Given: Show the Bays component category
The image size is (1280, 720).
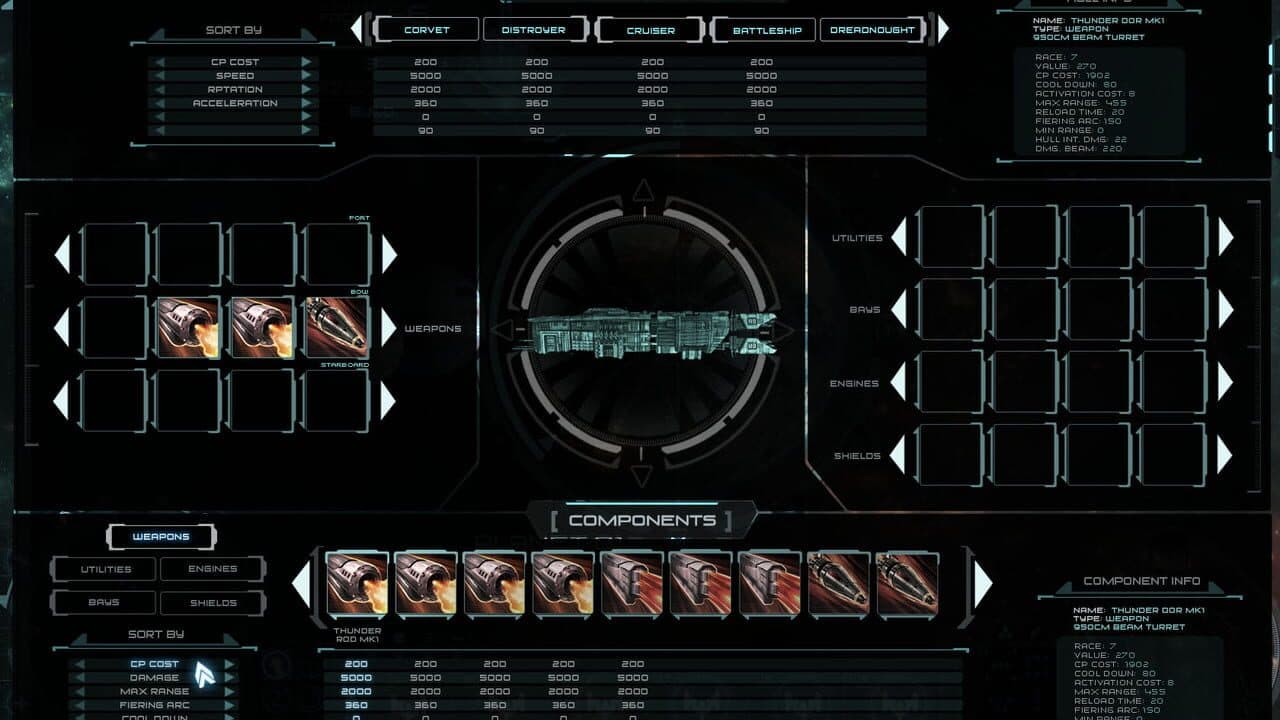Looking at the screenshot, I should (x=104, y=602).
